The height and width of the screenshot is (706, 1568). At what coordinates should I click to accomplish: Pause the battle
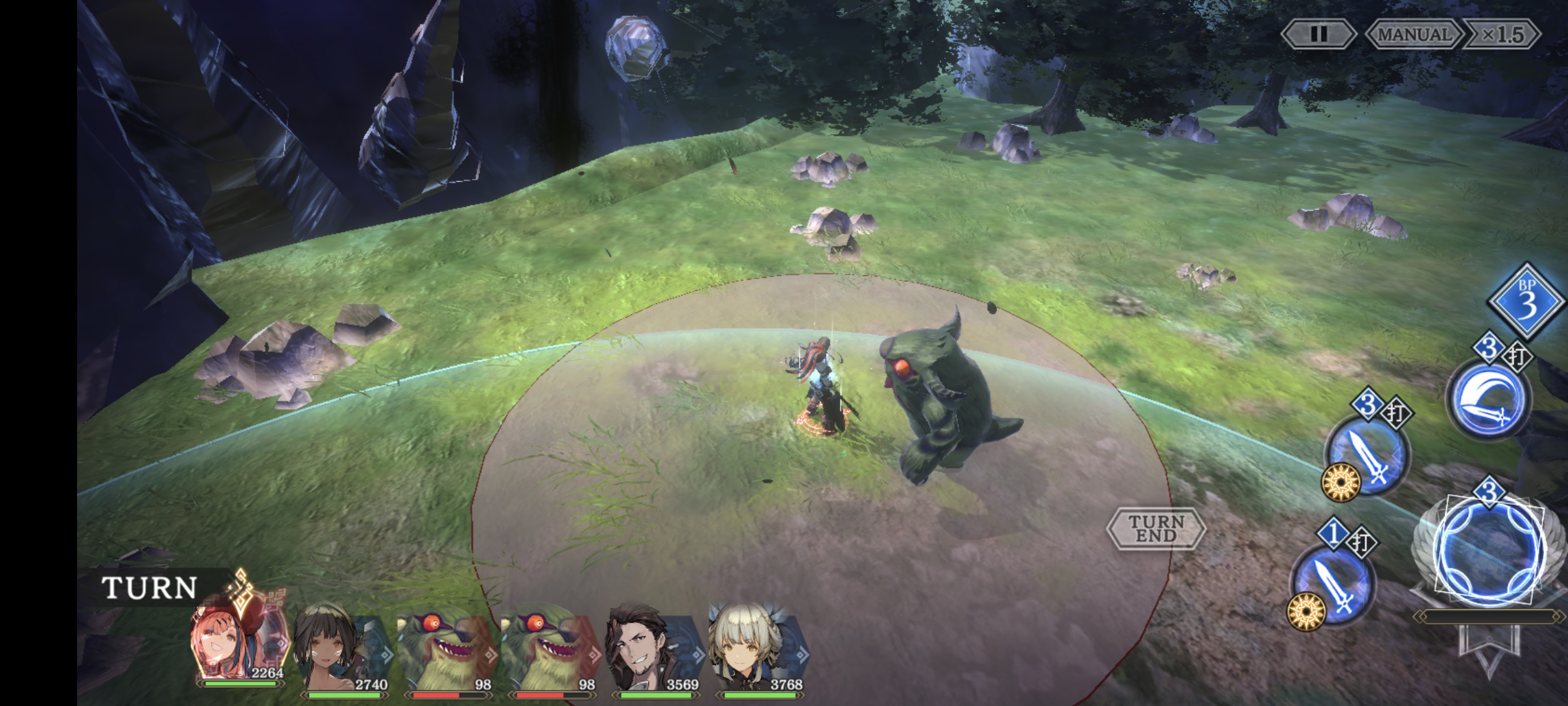(1318, 34)
